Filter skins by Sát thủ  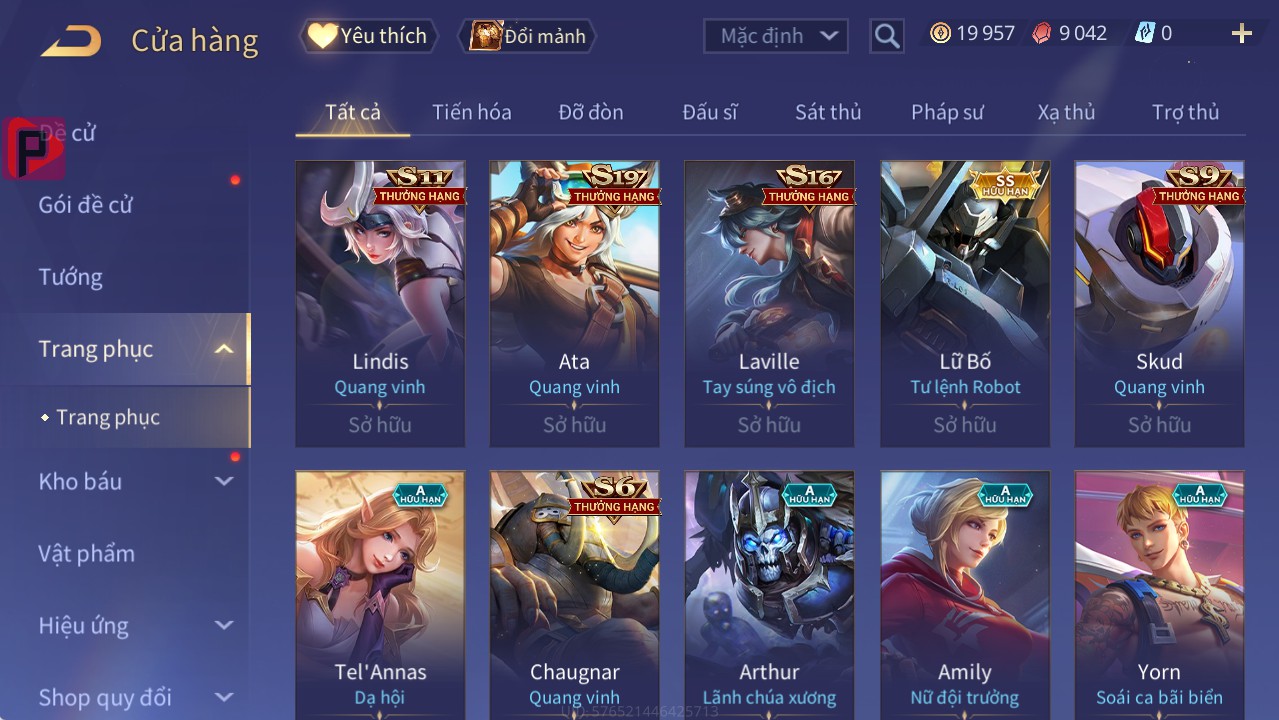(x=828, y=112)
